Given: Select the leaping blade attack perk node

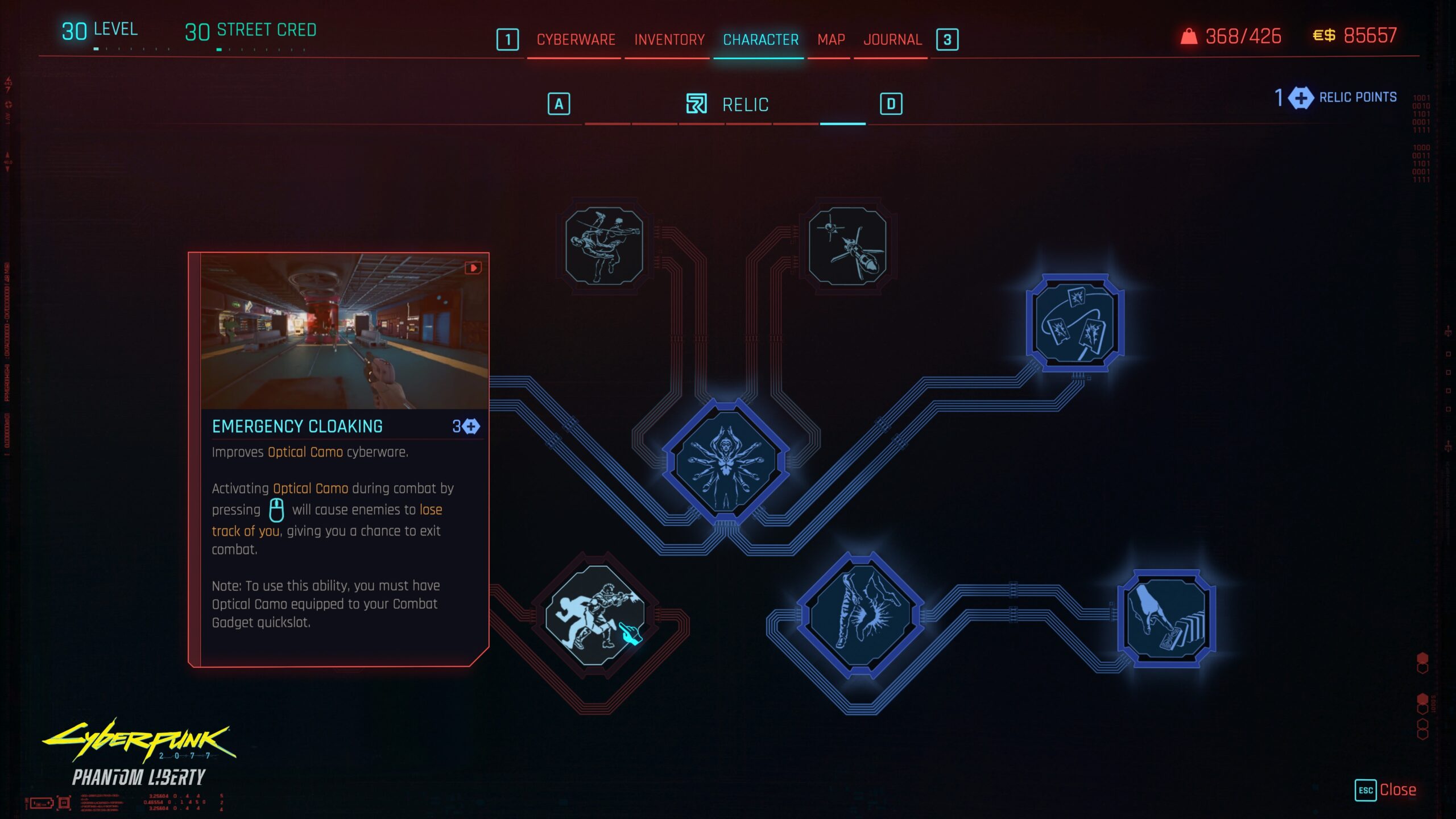Looking at the screenshot, I should [x=604, y=246].
